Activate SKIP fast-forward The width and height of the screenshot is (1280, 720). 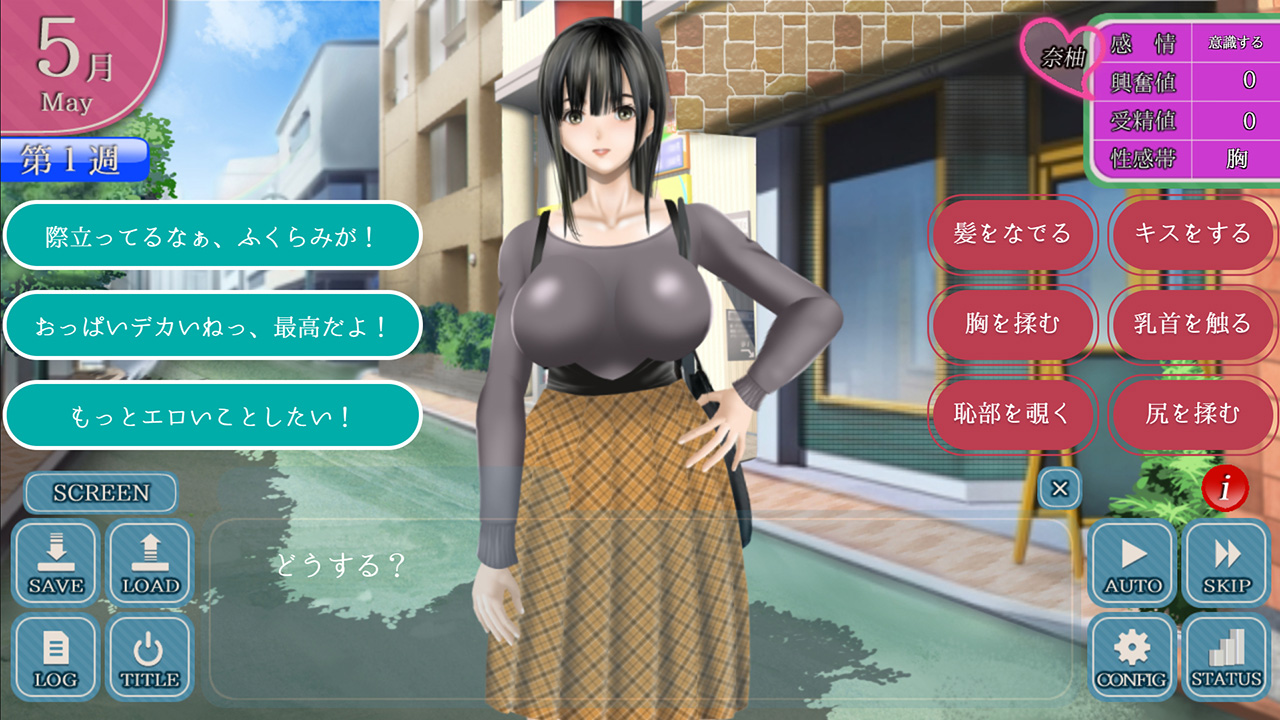pos(1226,562)
